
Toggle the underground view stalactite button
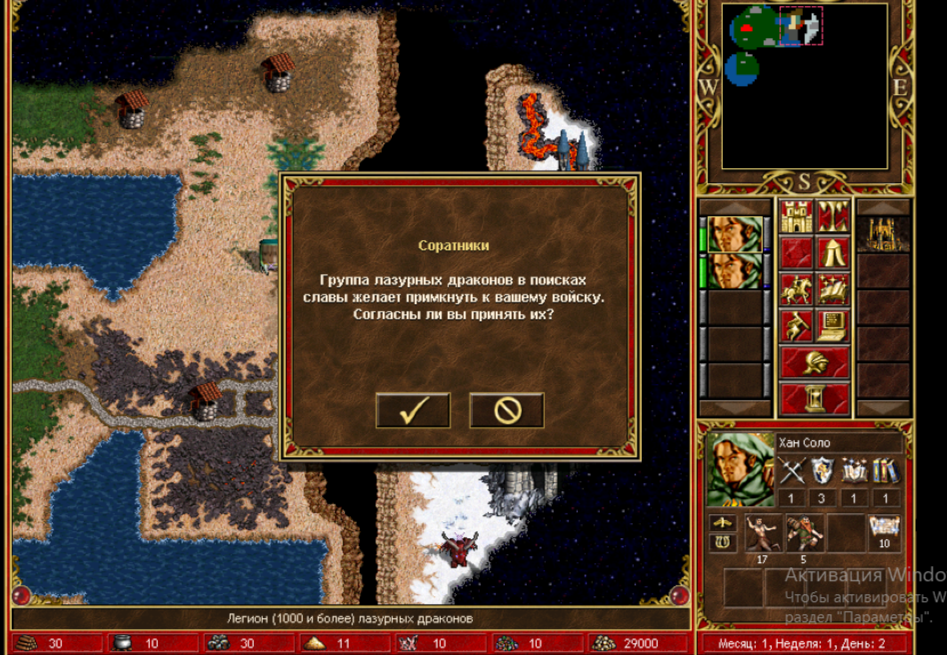[x=833, y=216]
